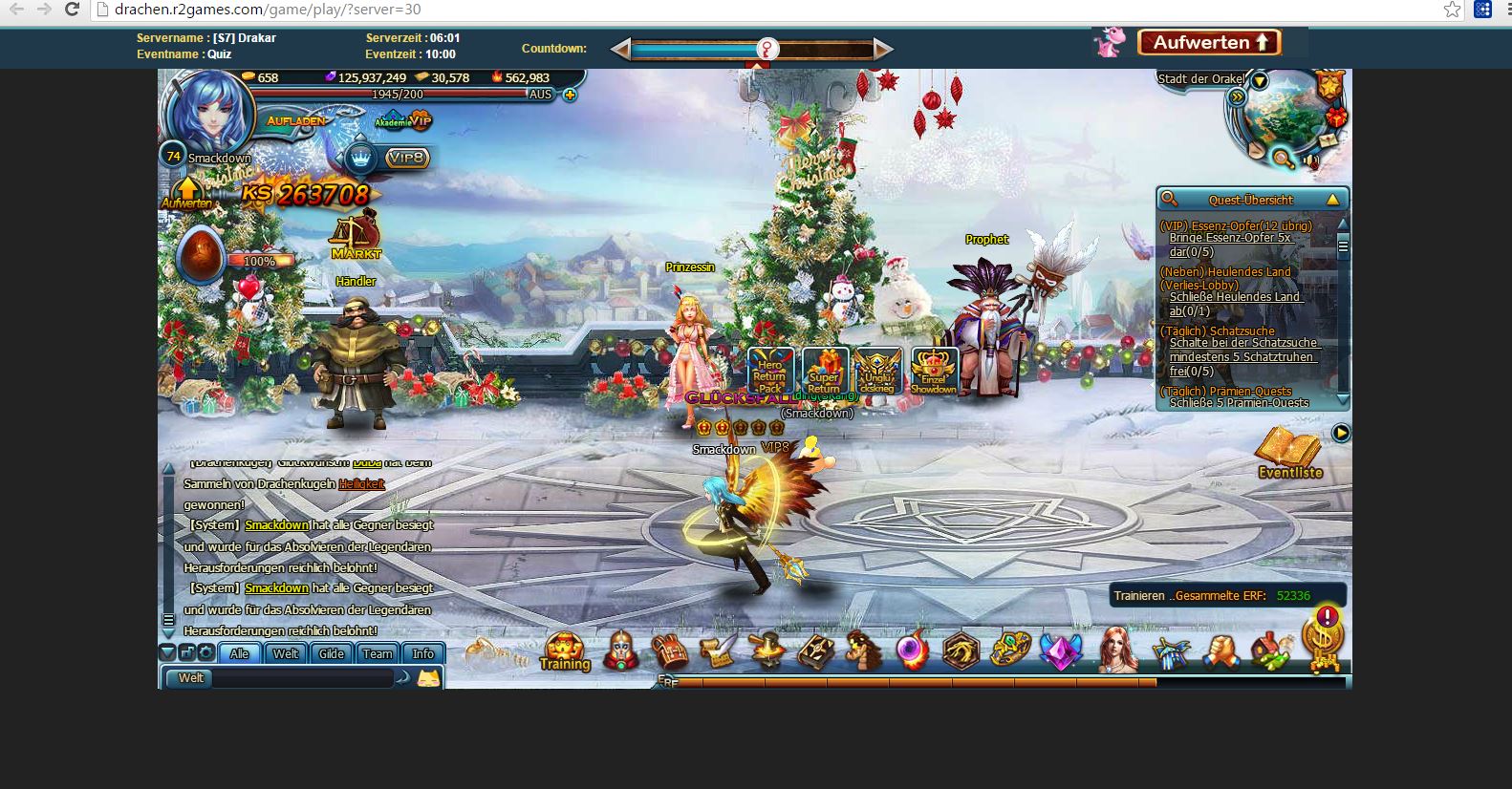This screenshot has width=1512, height=789.
Task: Open the Akademie VIP icon
Action: click(404, 120)
